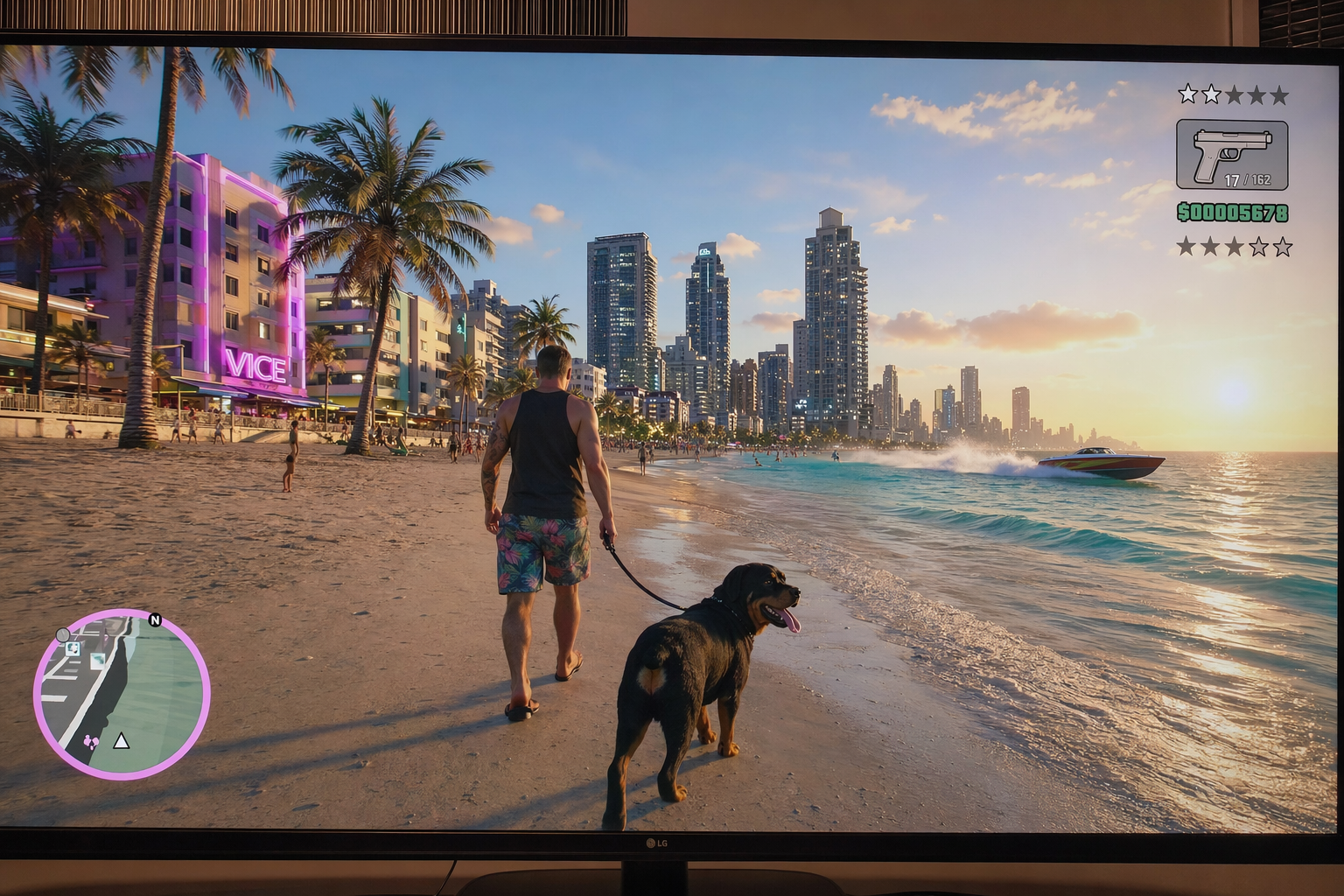Click the photo blip icon on the minimap
This screenshot has width=1344, height=896.
click(x=73, y=648)
